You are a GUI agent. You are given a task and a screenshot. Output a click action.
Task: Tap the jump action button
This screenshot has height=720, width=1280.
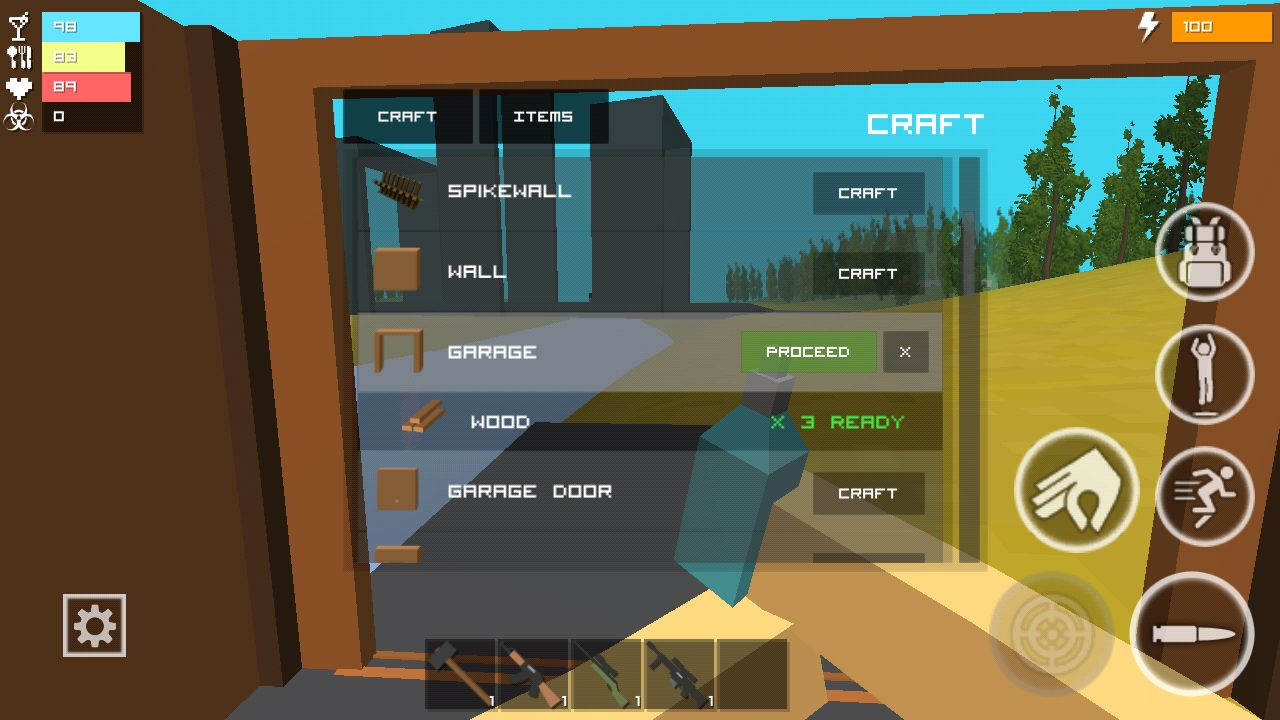[x=1204, y=374]
